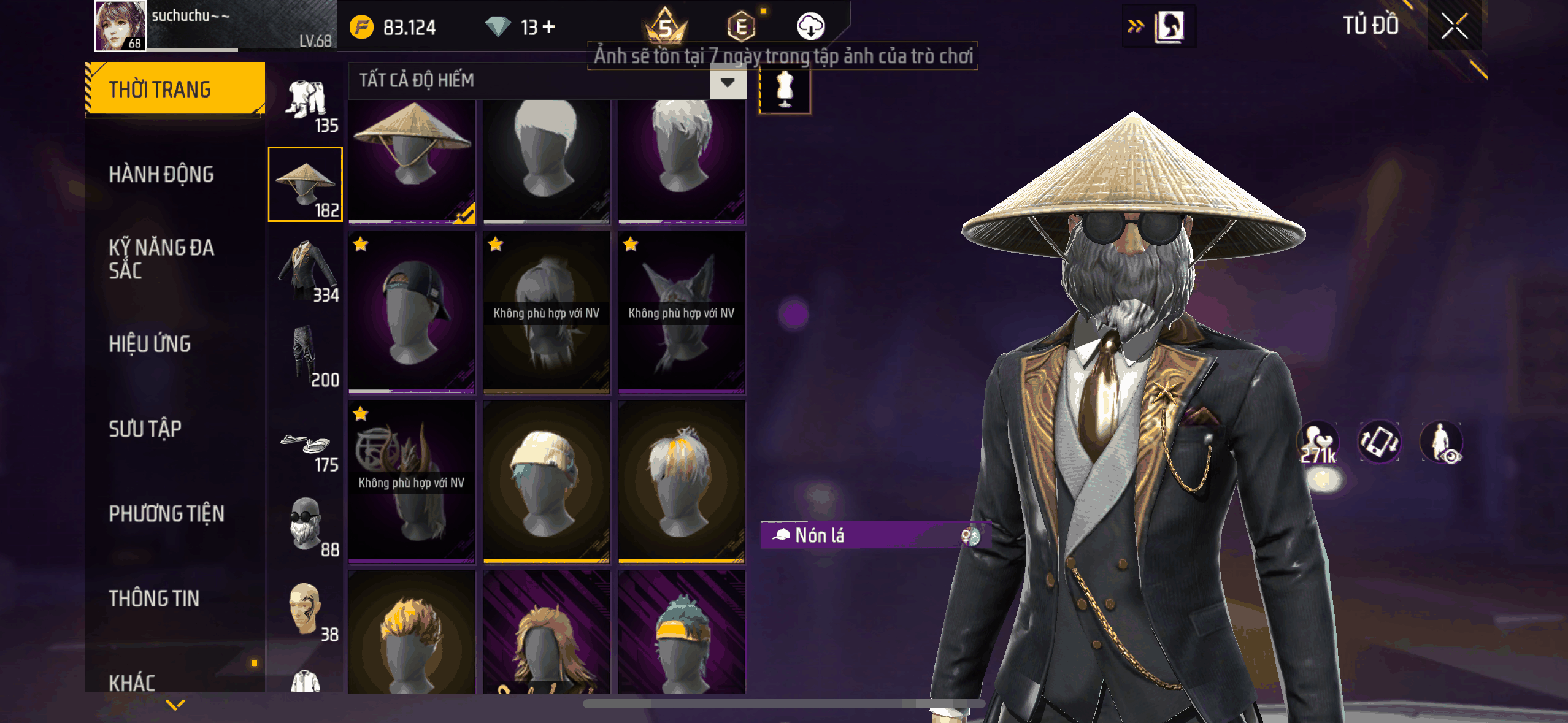This screenshot has height=723, width=1568.
Task: Open the KỸ NĂNG ĐA SẮC tab
Action: (x=161, y=259)
